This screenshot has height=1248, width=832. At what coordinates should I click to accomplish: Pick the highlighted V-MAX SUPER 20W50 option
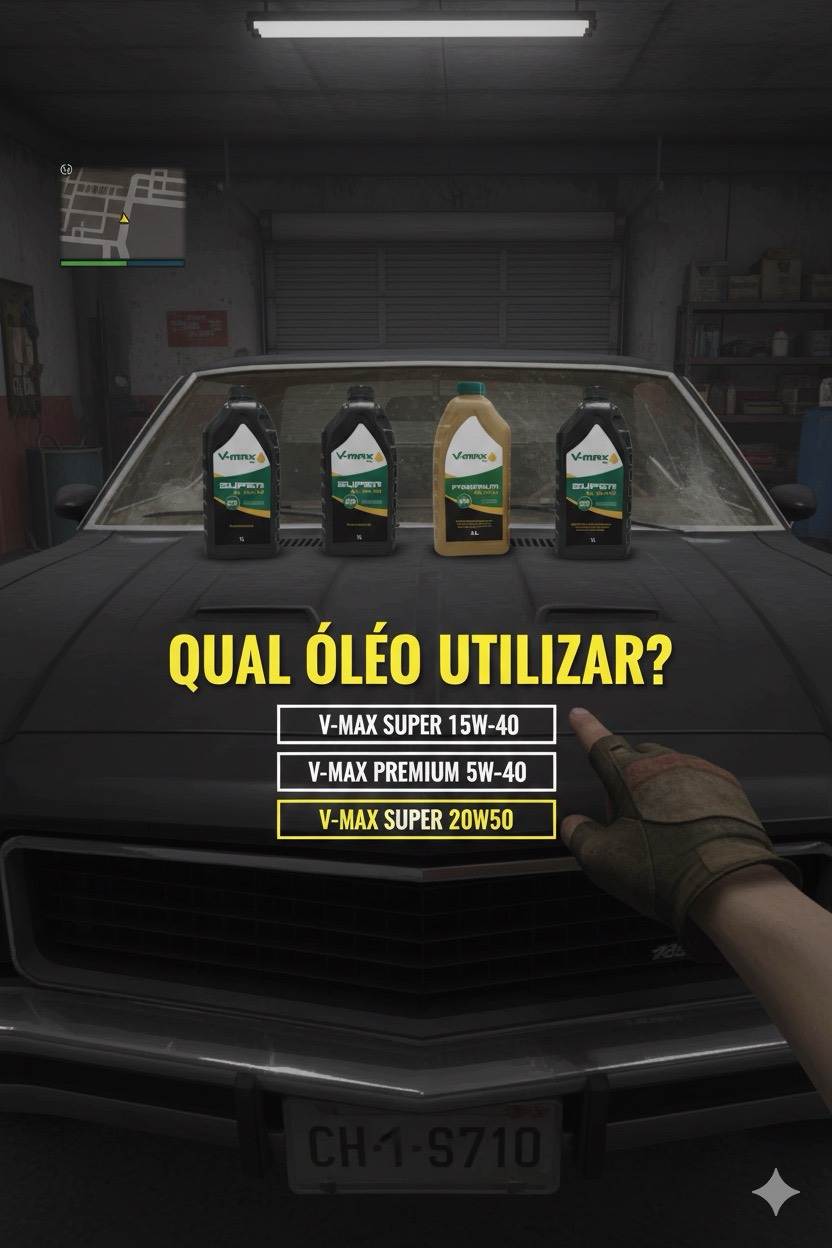[416, 820]
